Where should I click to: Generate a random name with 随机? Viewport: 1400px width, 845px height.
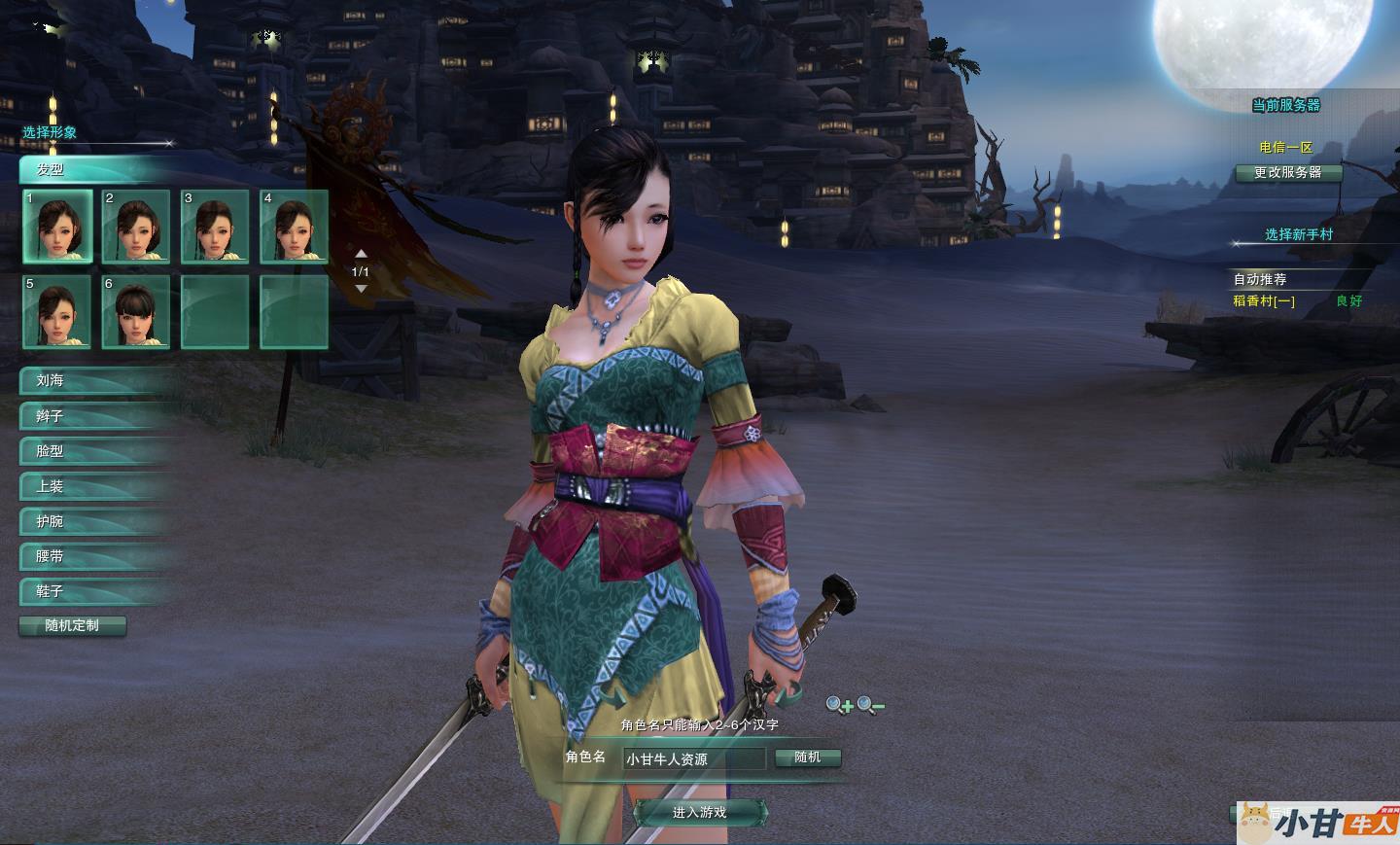[x=808, y=757]
